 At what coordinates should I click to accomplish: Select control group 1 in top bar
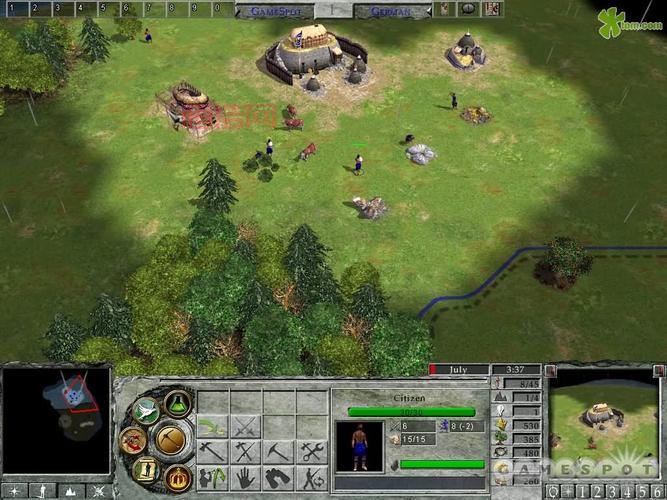[x=12, y=9]
